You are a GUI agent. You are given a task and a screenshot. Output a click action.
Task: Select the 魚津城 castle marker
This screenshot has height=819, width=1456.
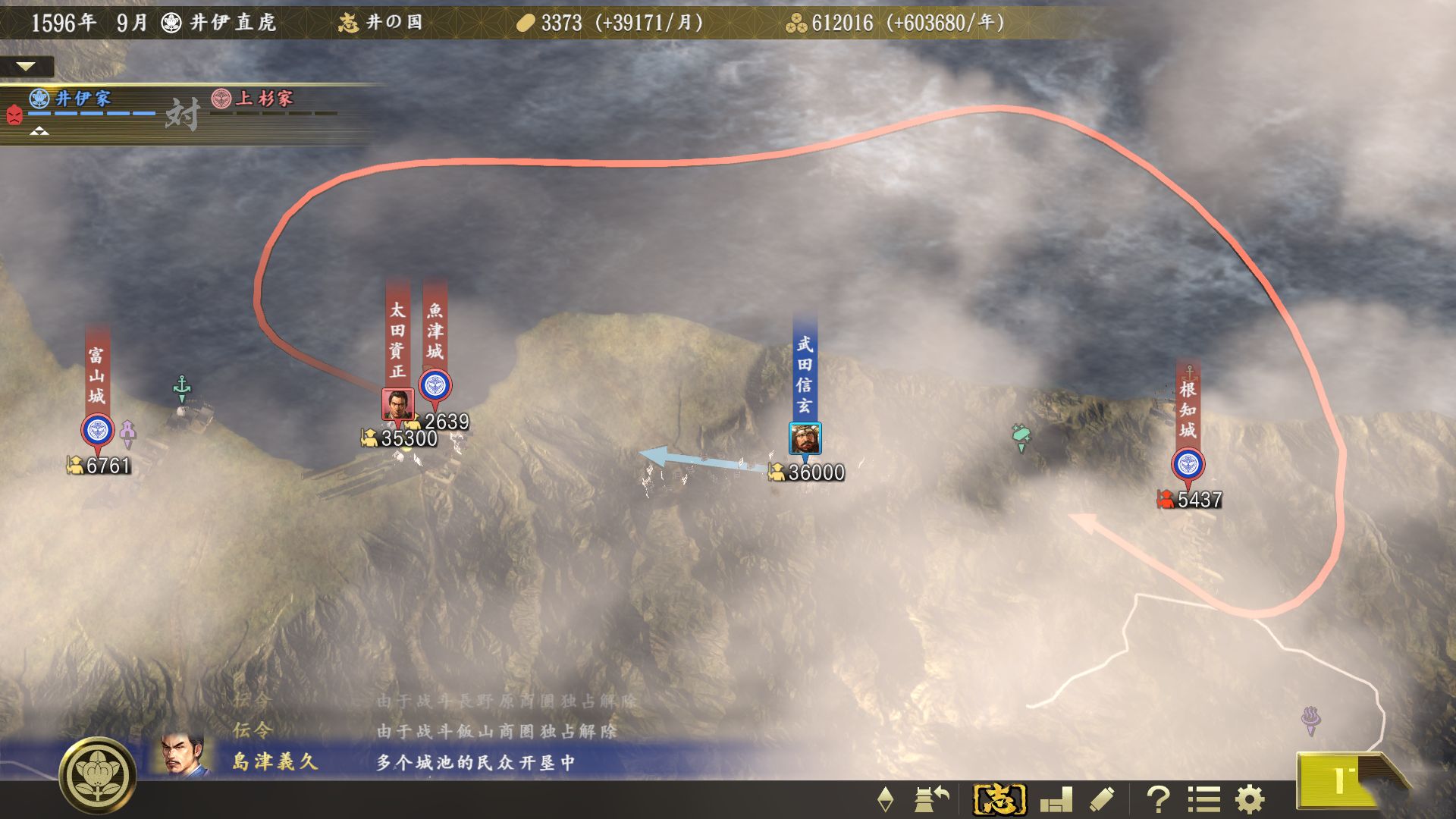[435, 386]
